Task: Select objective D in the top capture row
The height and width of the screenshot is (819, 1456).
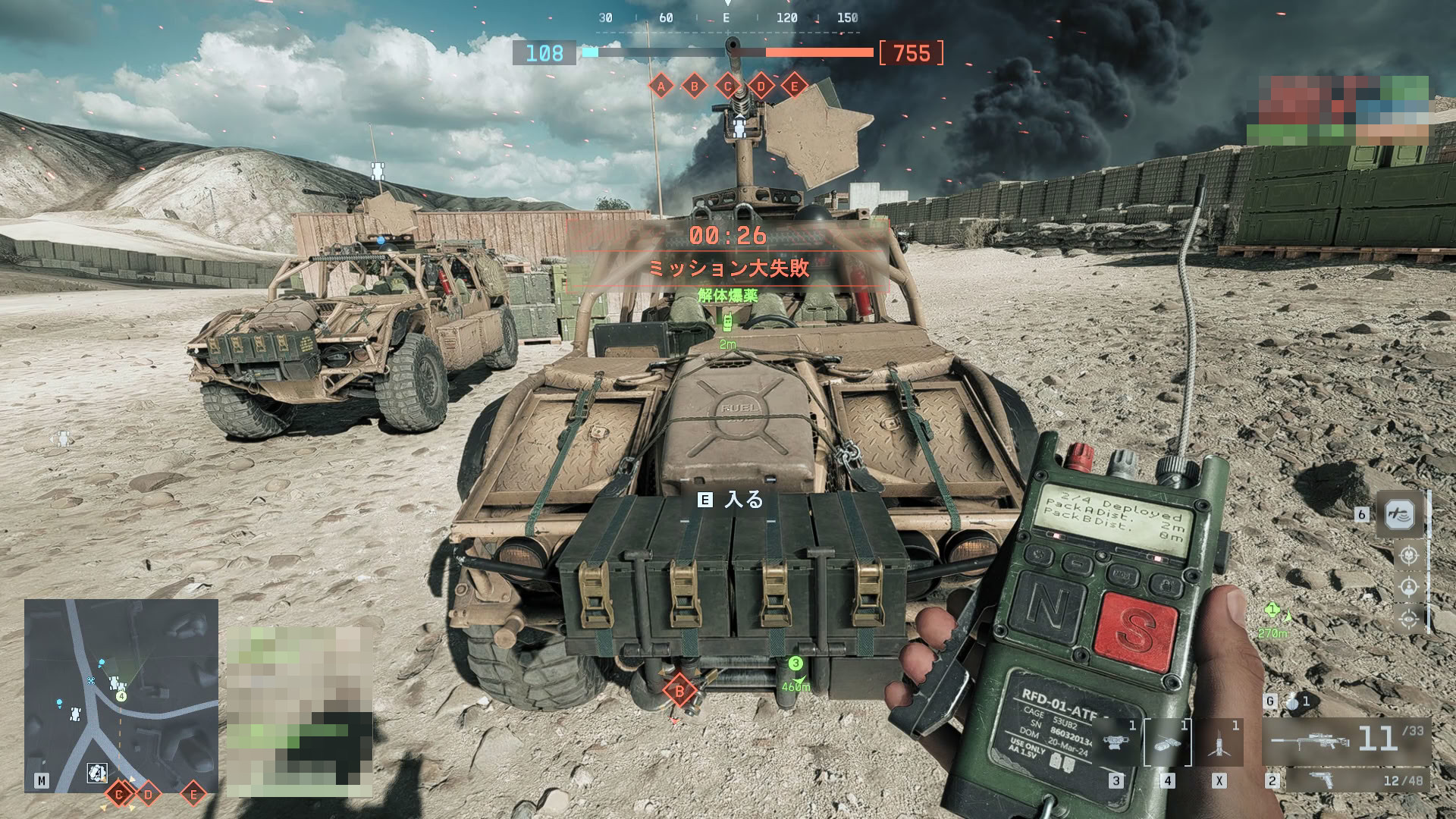Action: (x=761, y=86)
